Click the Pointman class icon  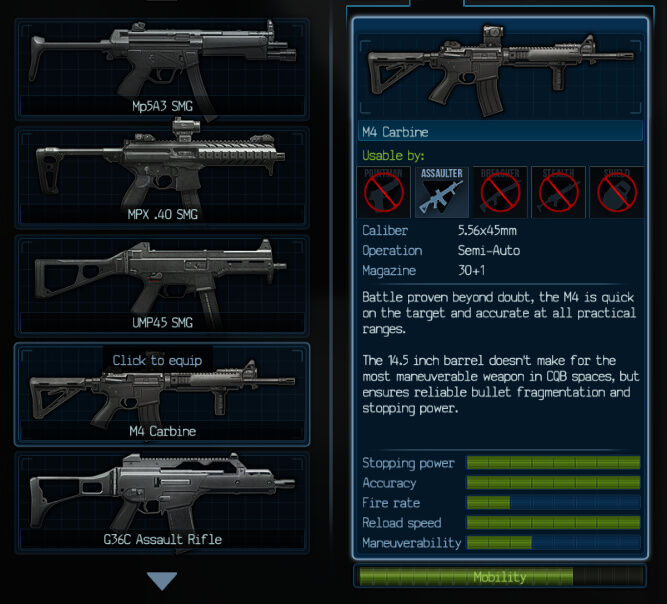tap(384, 192)
